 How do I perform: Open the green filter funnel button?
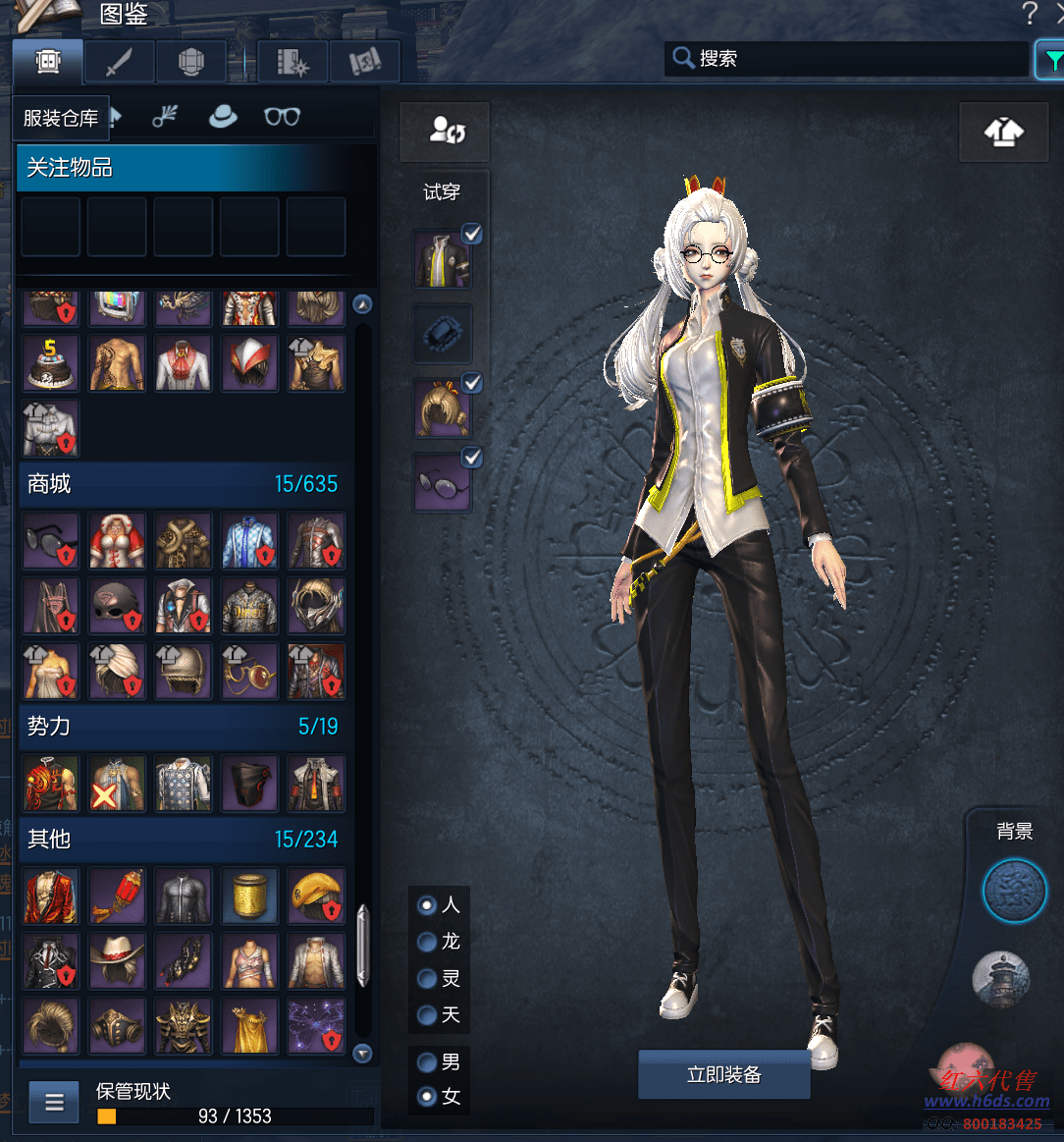(1050, 59)
